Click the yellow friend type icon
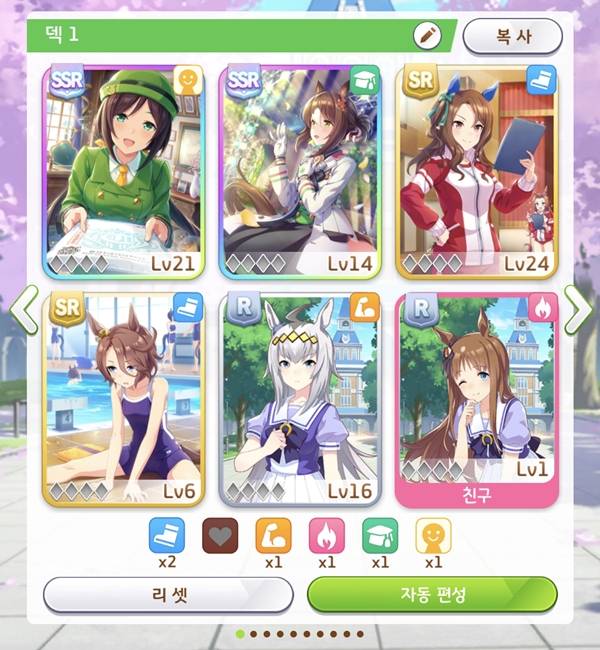This screenshot has height=650, width=600. coord(433,536)
